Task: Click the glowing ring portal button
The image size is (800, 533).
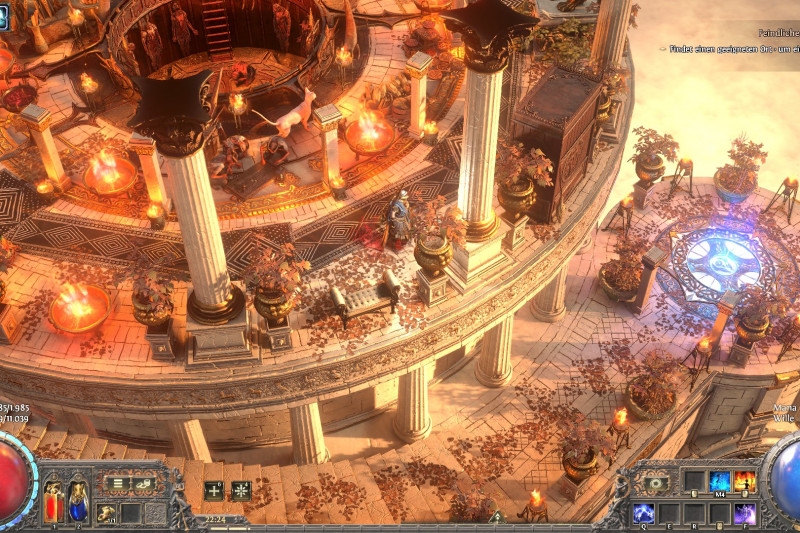Action: pos(656,483)
